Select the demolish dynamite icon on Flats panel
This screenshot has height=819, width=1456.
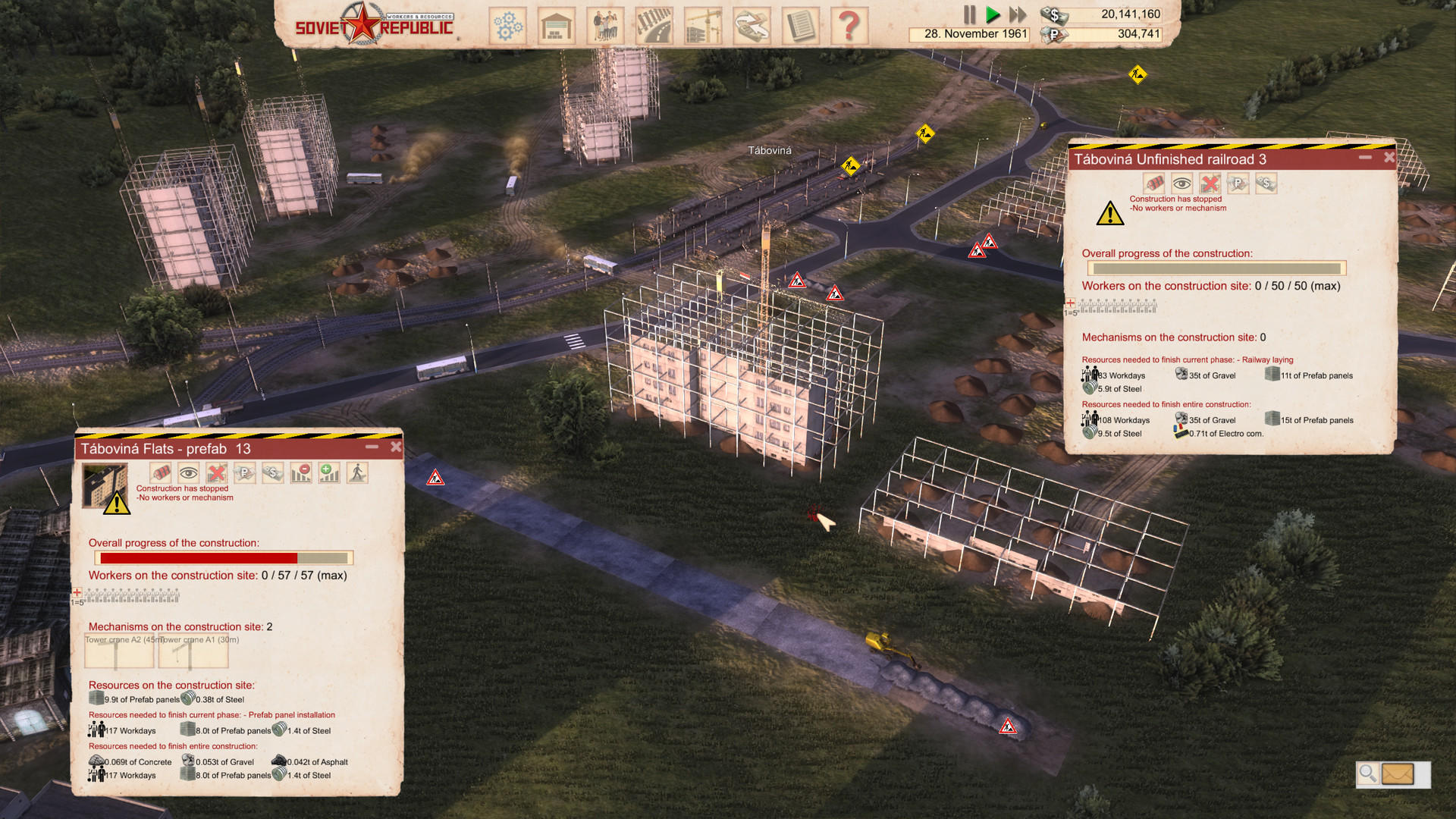(x=159, y=472)
